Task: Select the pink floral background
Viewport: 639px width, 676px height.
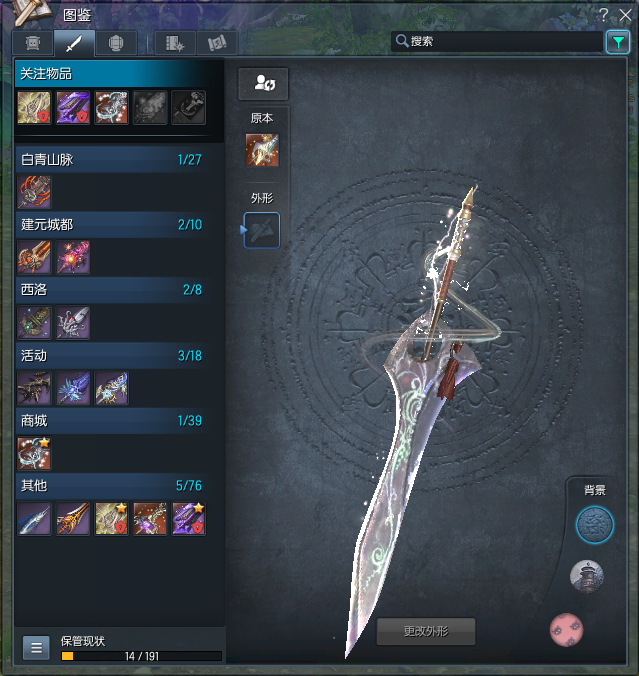Action: point(566,630)
